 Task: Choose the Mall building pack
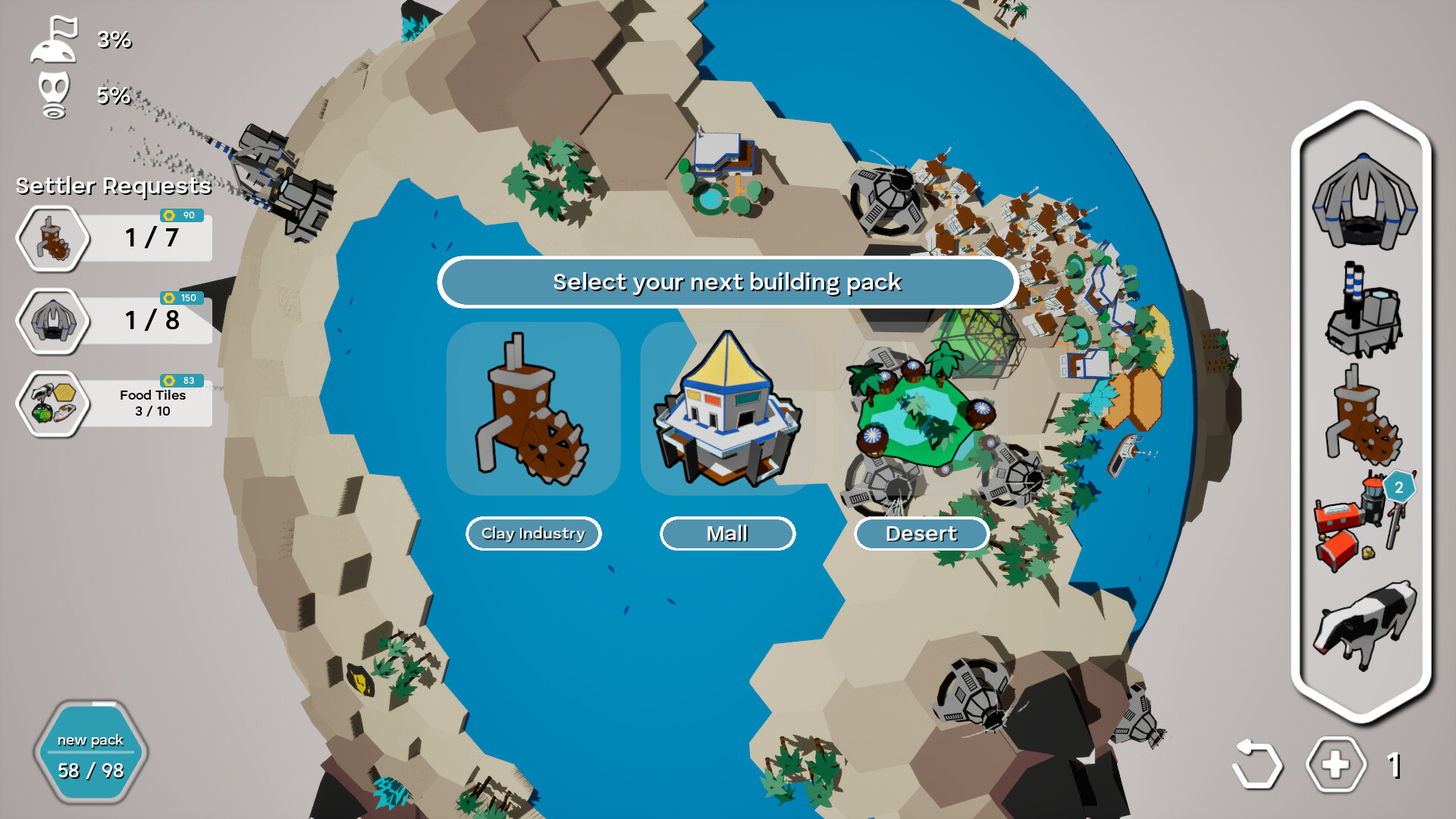[727, 533]
